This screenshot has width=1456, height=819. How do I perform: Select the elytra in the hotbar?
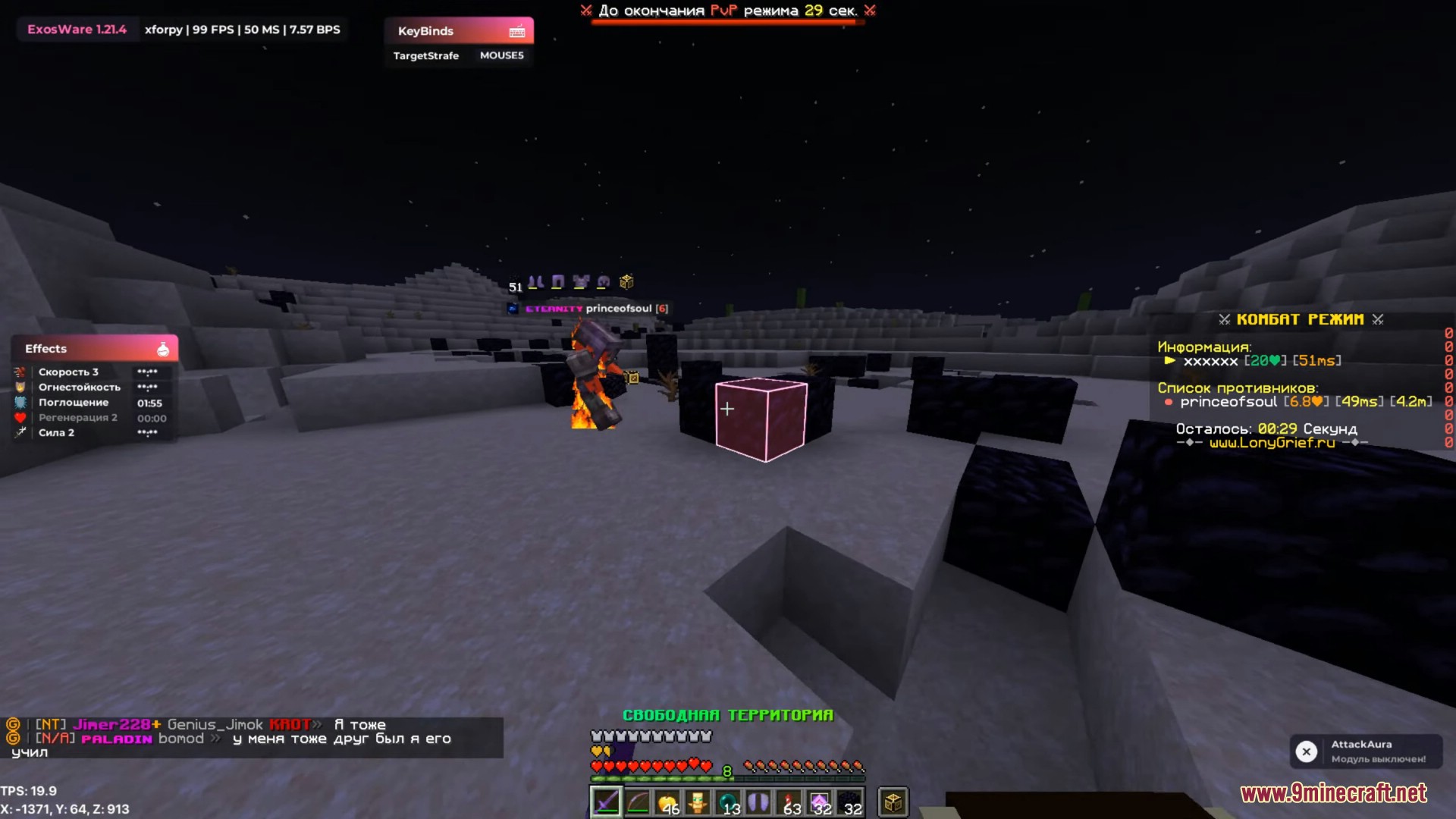[759, 802]
